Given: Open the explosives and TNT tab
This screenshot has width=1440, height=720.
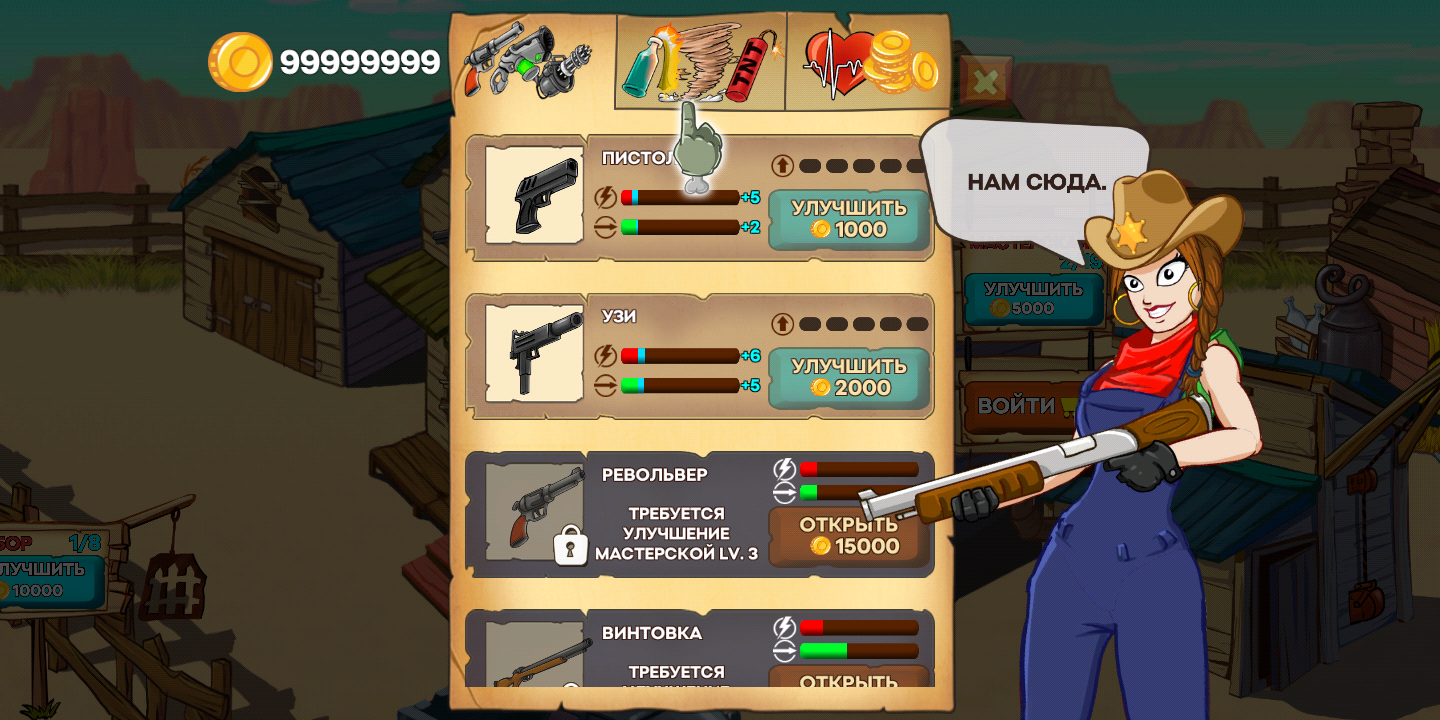Looking at the screenshot, I should pyautogui.click(x=700, y=62).
